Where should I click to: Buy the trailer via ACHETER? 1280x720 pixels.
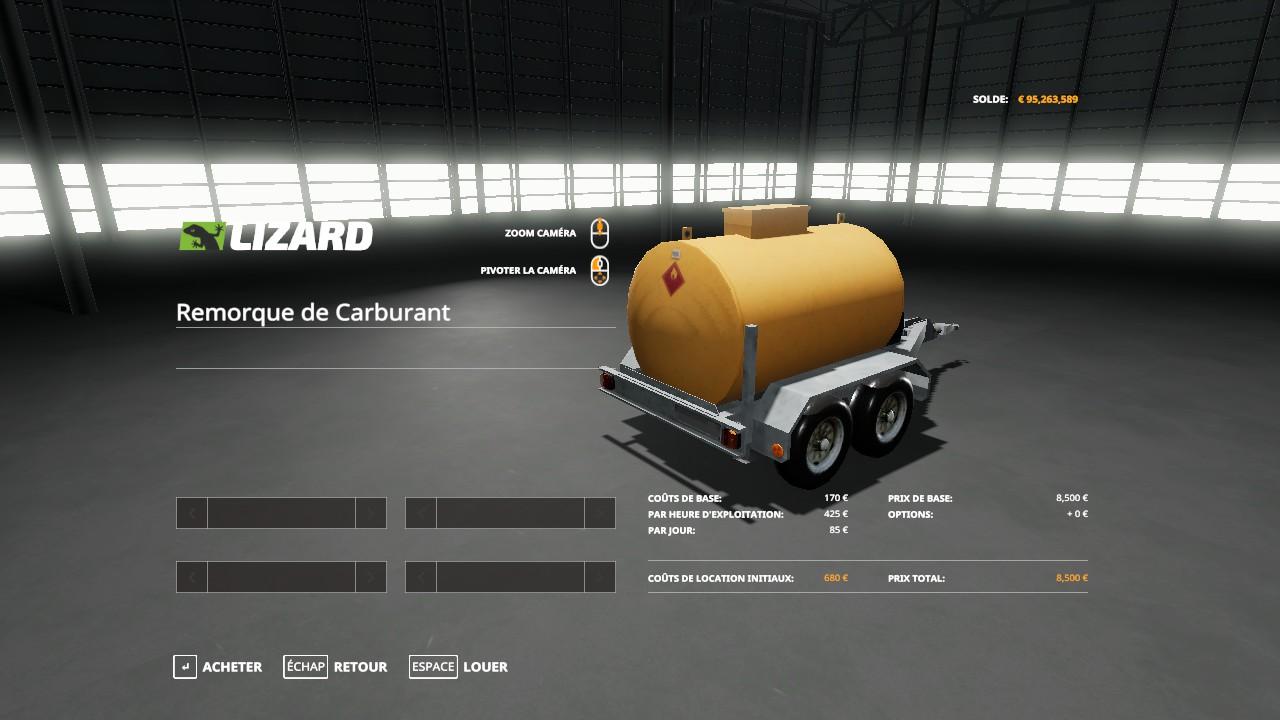tap(218, 667)
